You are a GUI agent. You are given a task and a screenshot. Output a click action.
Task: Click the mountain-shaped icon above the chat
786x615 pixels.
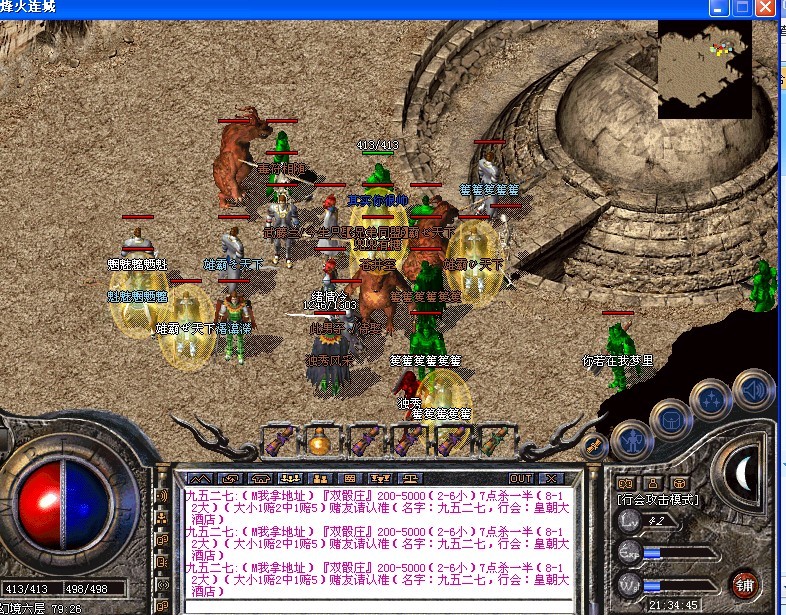(x=200, y=479)
